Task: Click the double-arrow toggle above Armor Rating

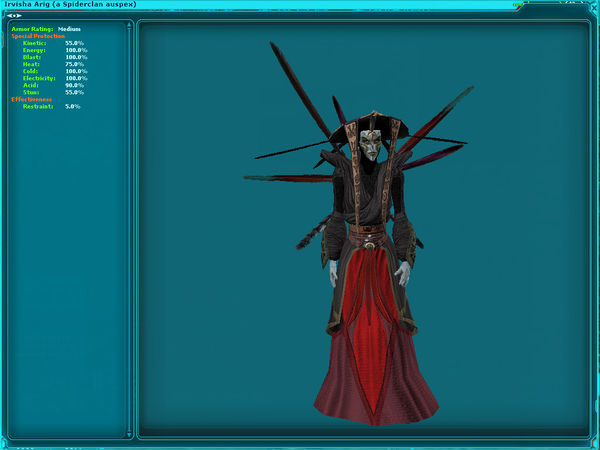Action: (15, 16)
